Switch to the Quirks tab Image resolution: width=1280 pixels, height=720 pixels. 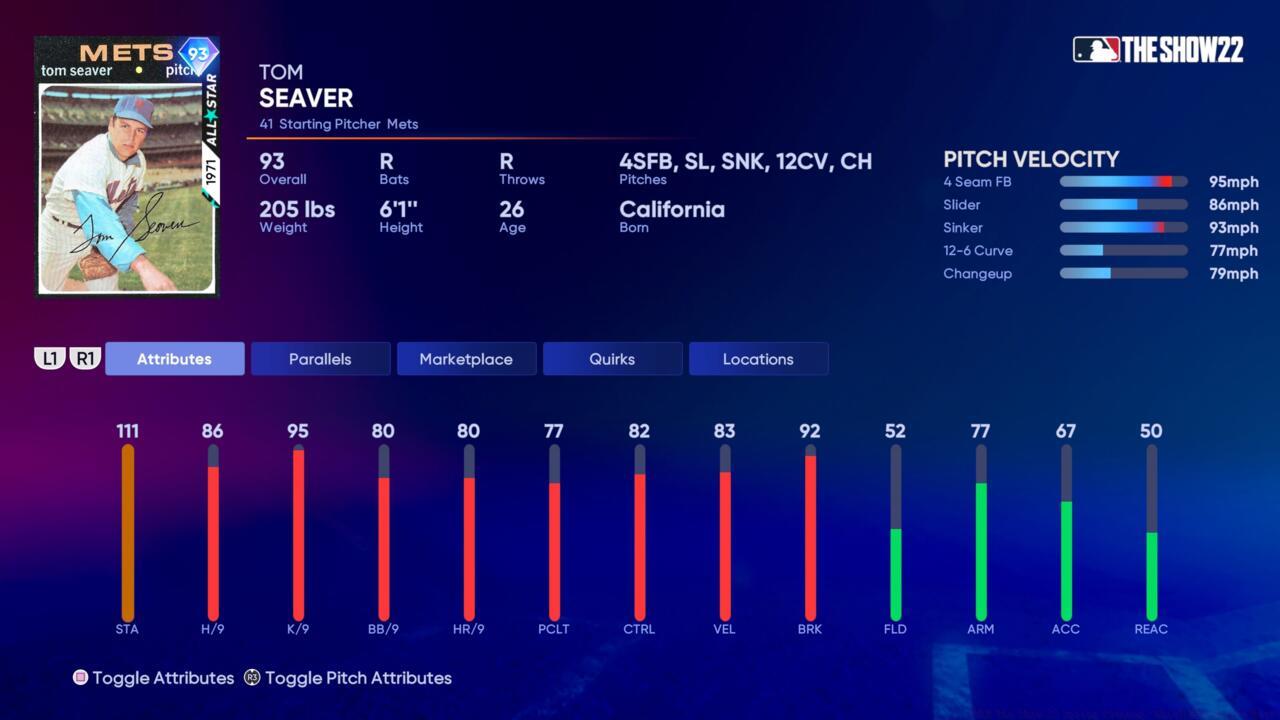[x=612, y=358]
